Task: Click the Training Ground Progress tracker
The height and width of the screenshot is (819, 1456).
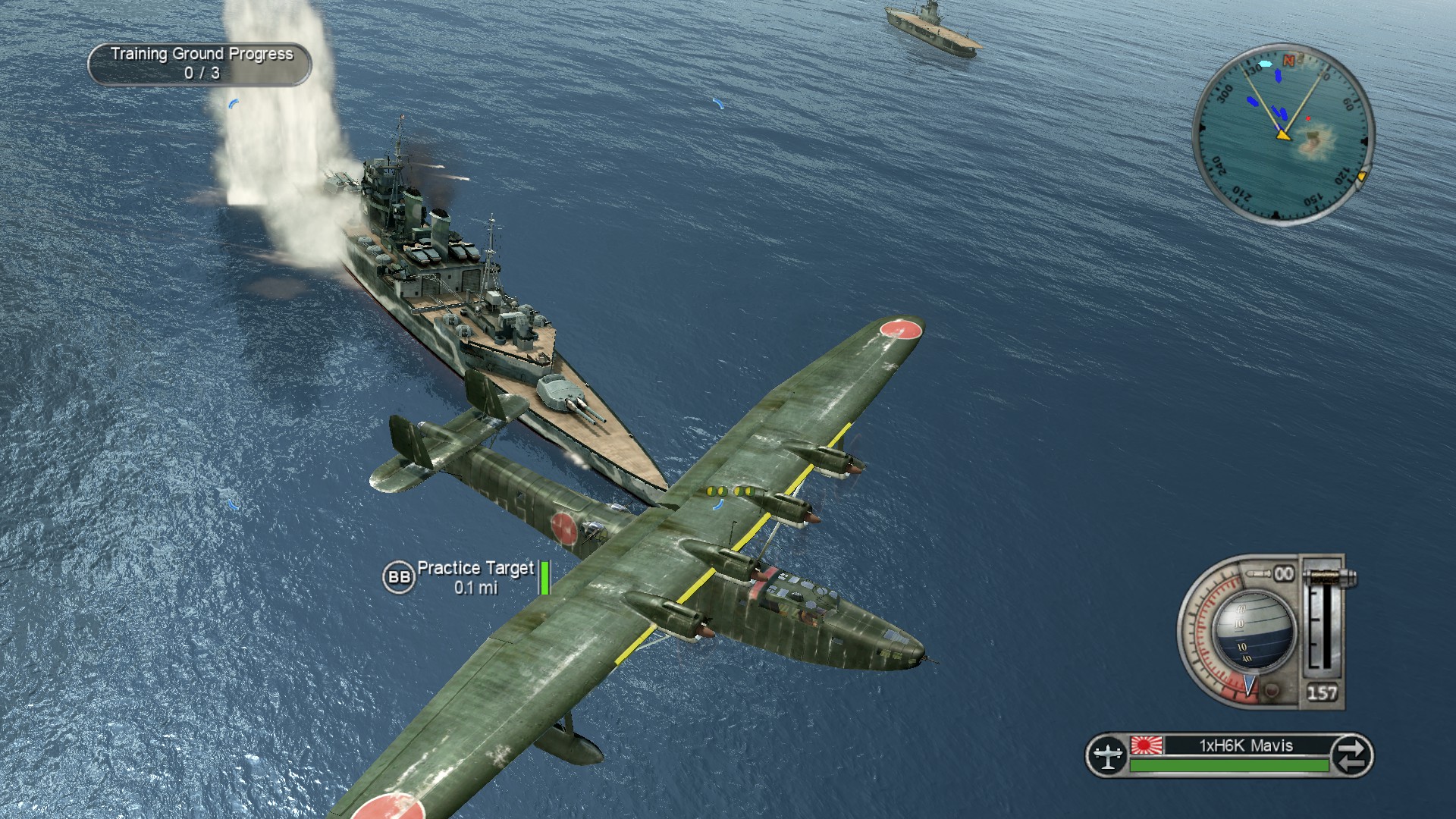Action: pyautogui.click(x=200, y=64)
